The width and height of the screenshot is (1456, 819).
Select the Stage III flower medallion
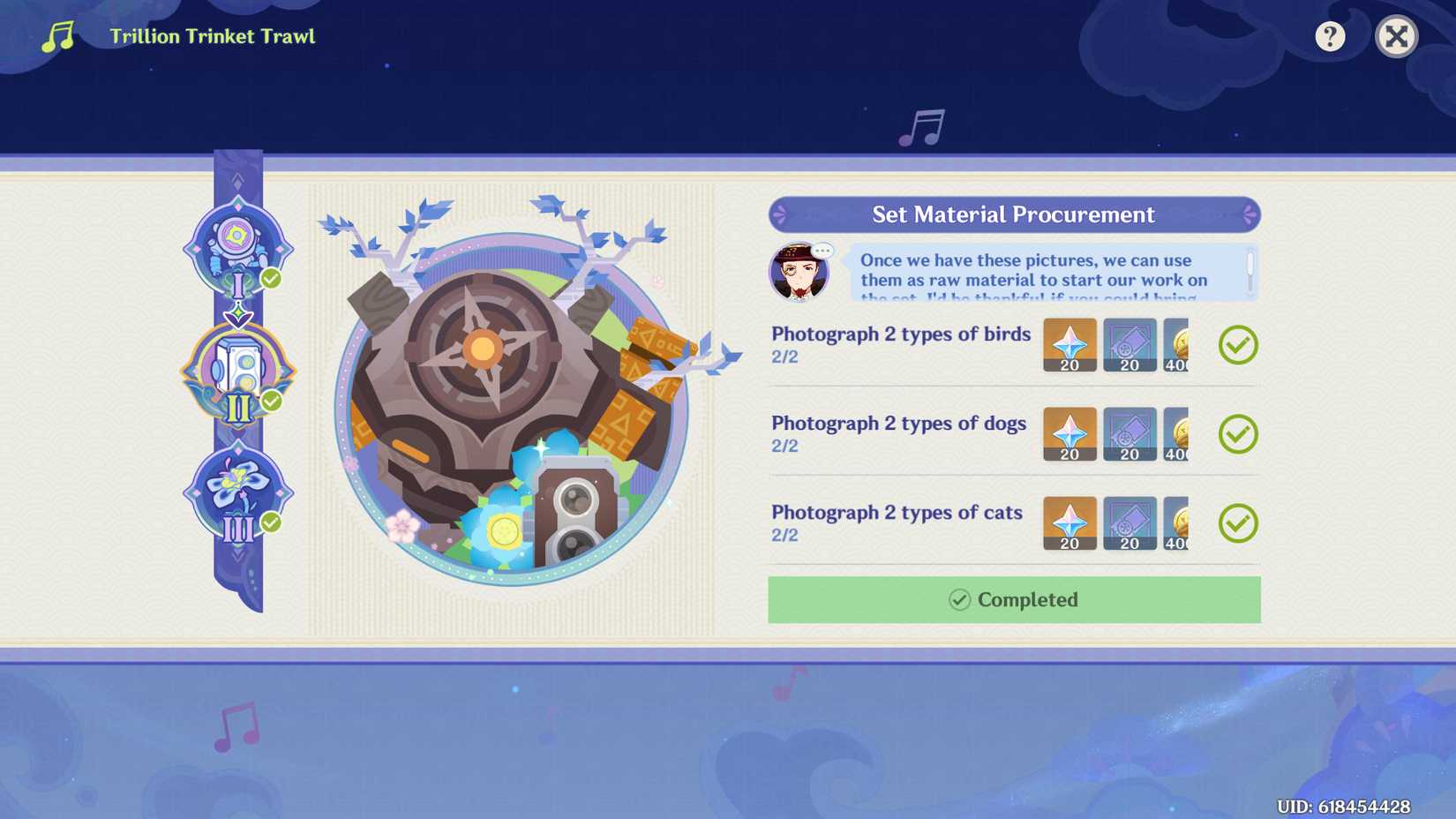238,490
